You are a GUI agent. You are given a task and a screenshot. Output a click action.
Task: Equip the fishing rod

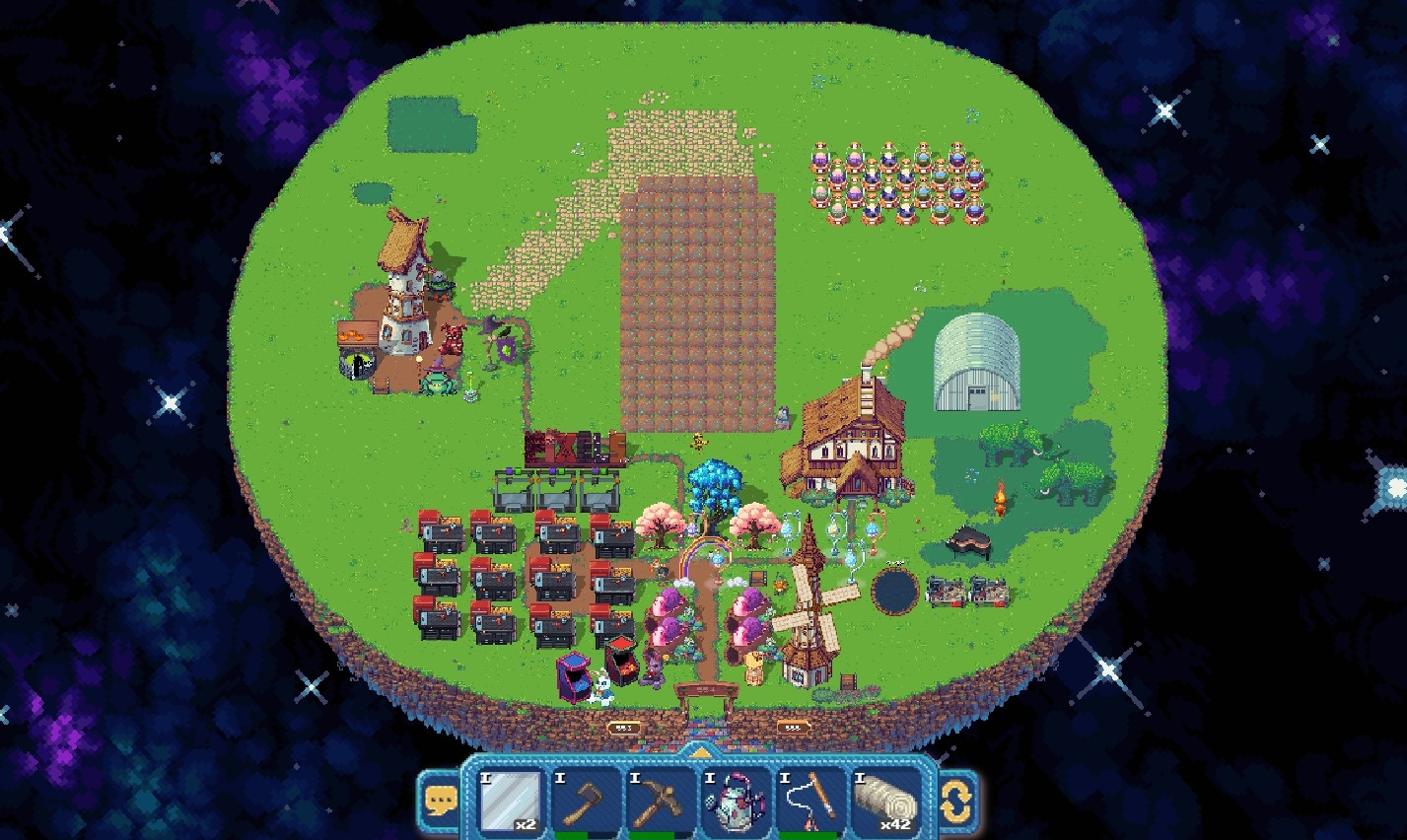[x=811, y=800]
